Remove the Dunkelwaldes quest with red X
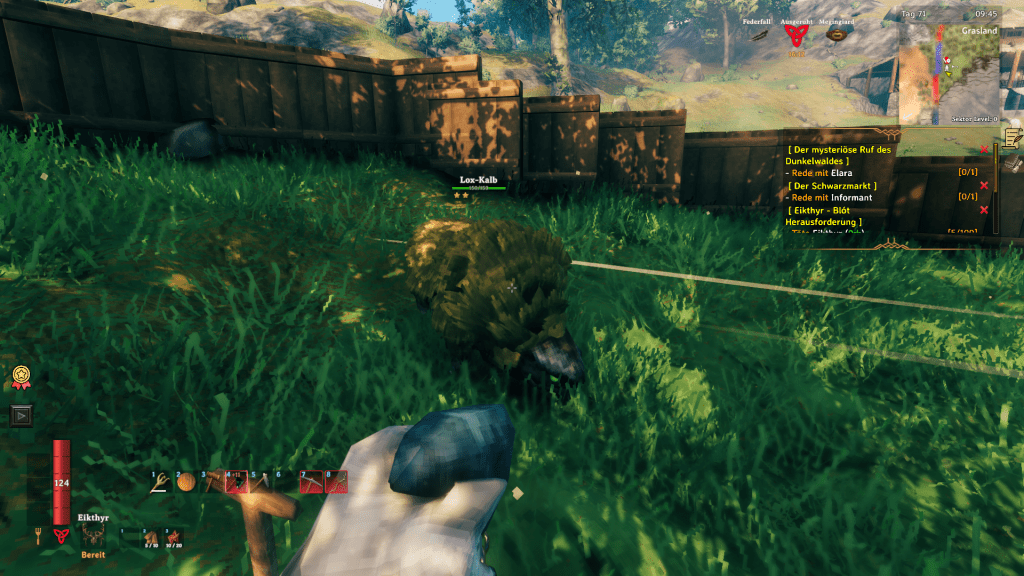The image size is (1024, 576). pyautogui.click(x=984, y=149)
